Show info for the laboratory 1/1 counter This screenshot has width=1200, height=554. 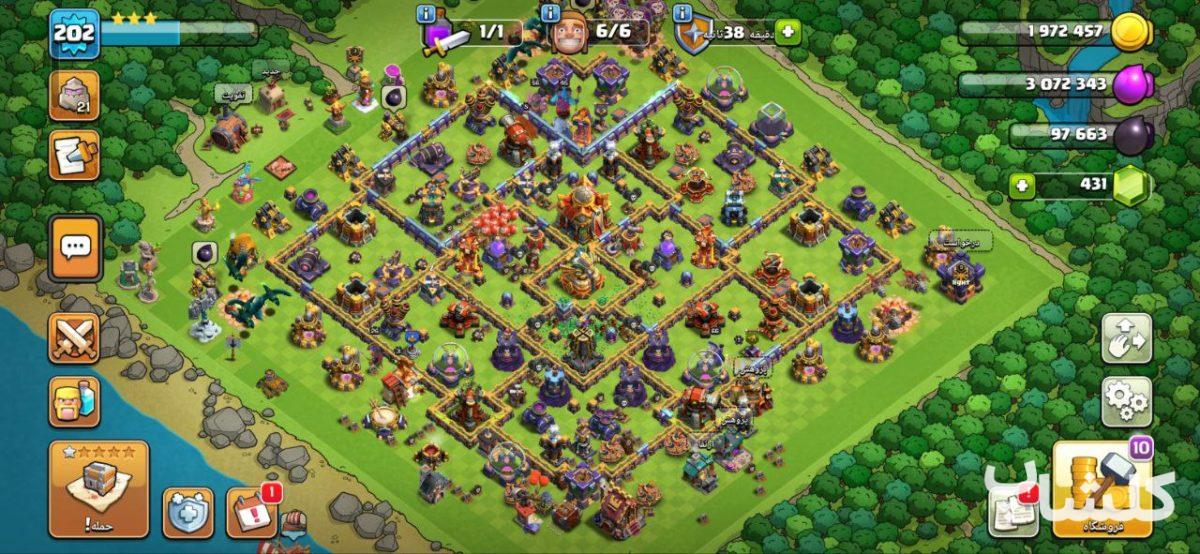pyautogui.click(x=428, y=14)
